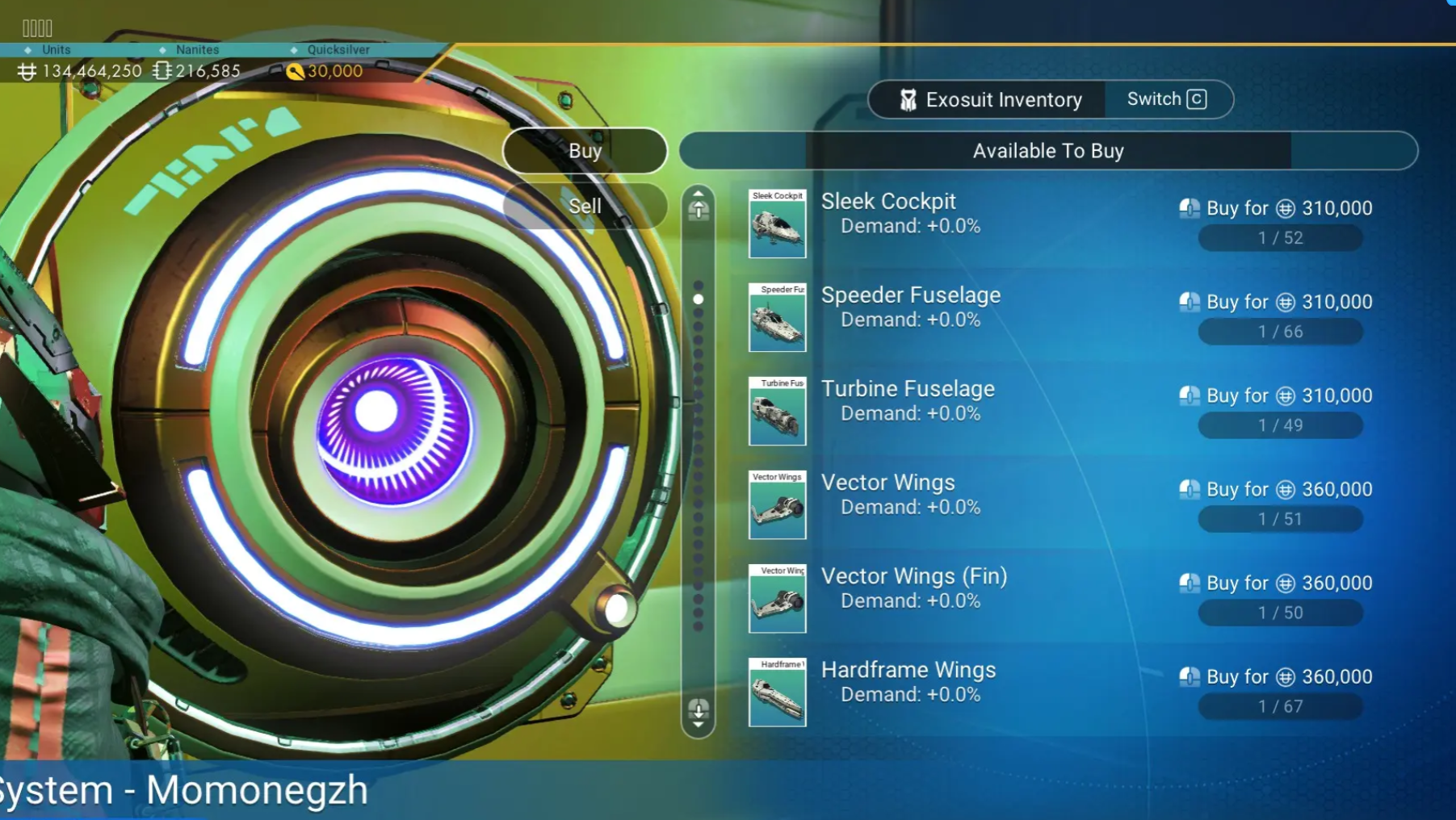Click the Available To Buy header bar
The height and width of the screenshot is (820, 1456).
point(1047,151)
